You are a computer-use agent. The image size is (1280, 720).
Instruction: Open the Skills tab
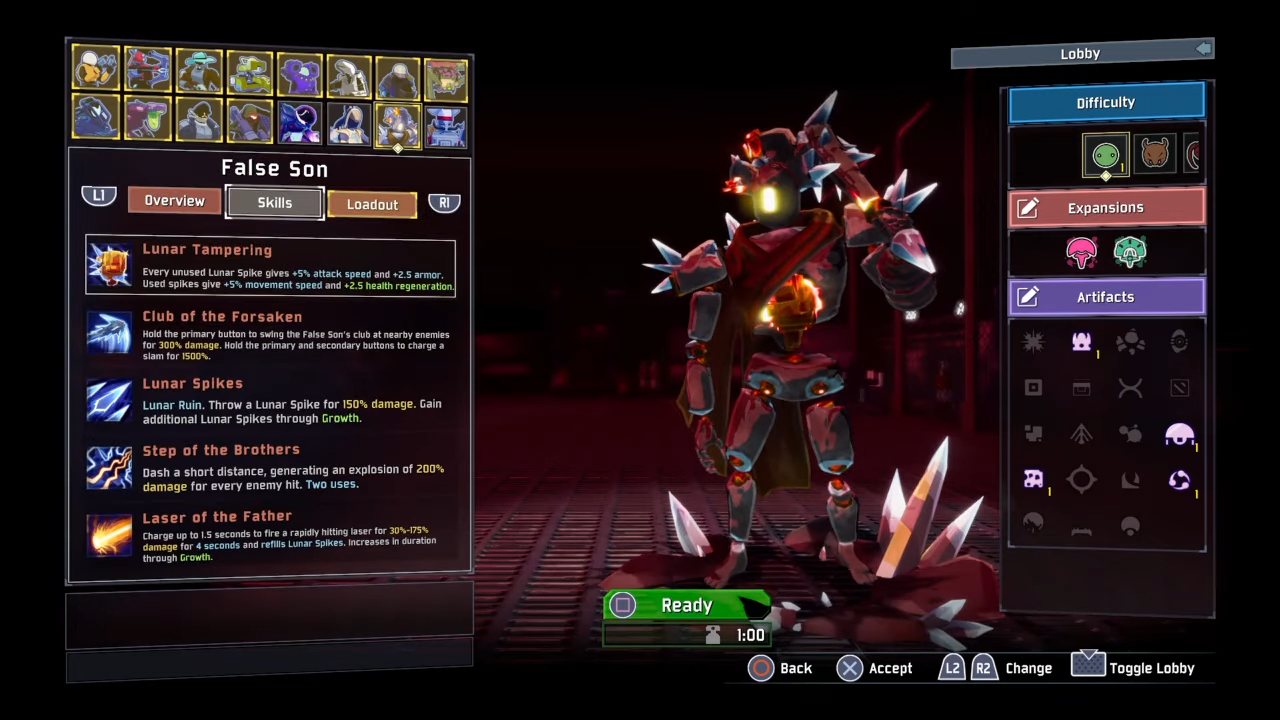pos(275,203)
